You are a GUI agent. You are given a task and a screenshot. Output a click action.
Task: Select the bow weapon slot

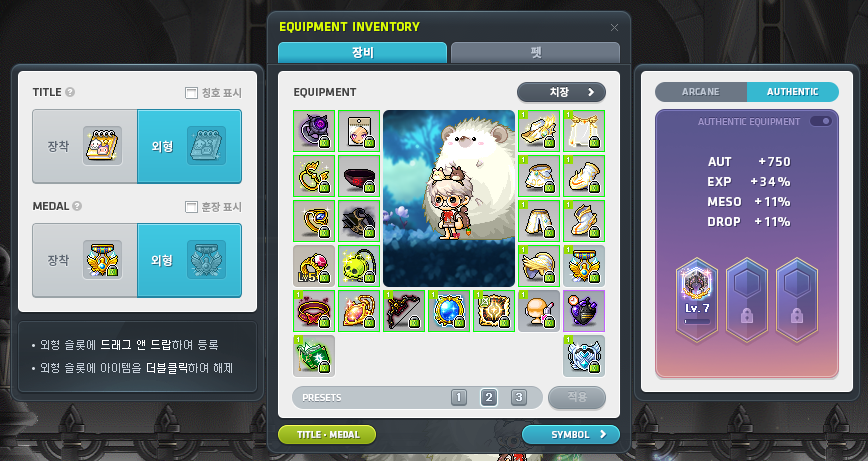(x=404, y=310)
